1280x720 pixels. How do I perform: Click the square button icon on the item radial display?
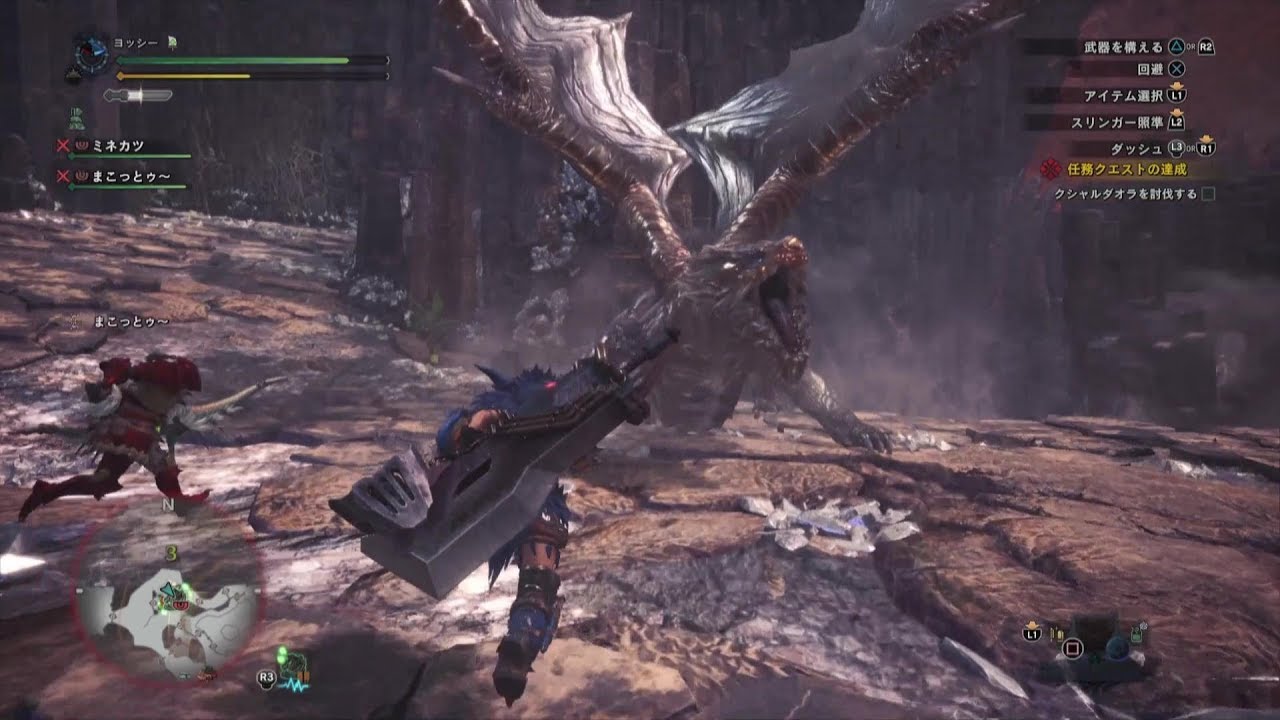1074,648
